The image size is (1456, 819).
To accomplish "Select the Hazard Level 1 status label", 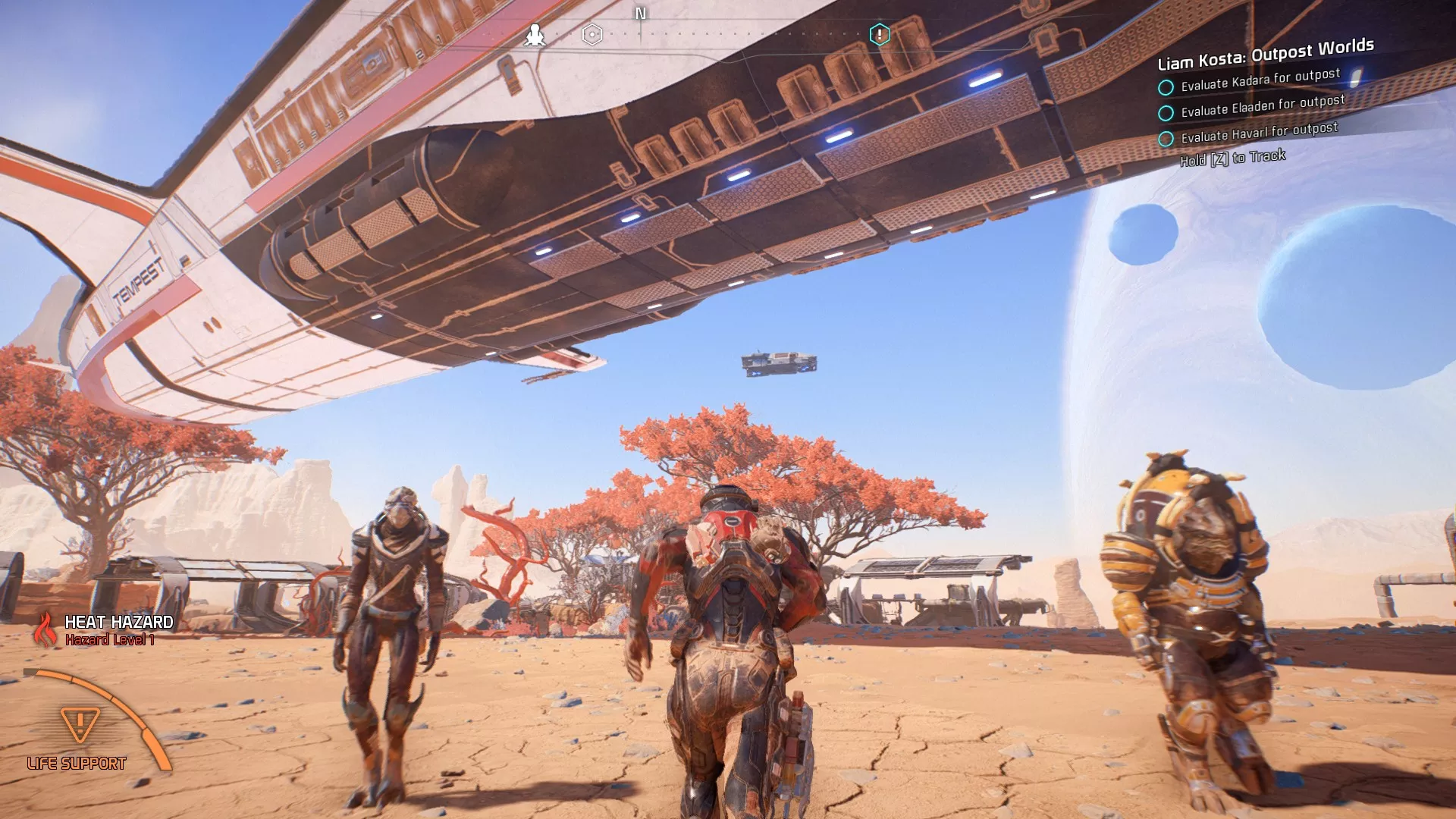I will point(109,639).
